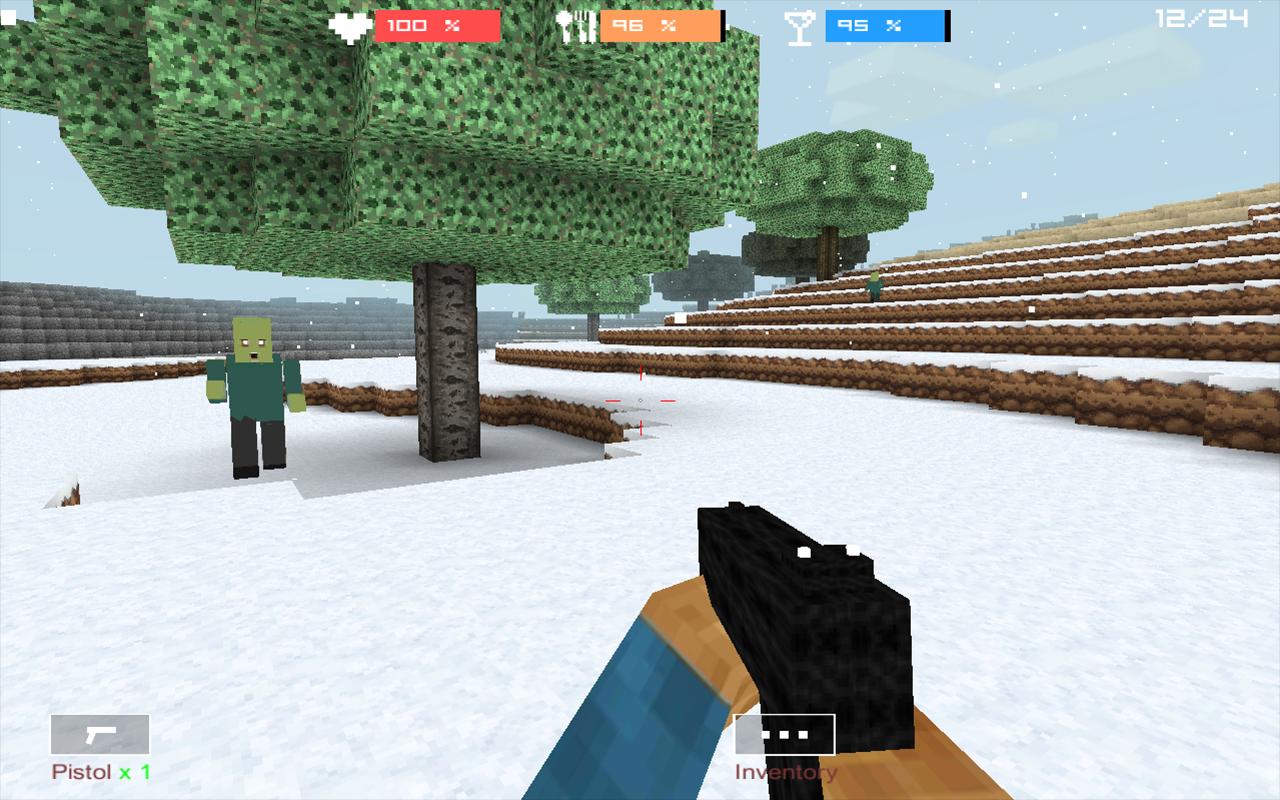Click the heart health icon
Image resolution: width=1280 pixels, height=800 pixels.
[x=350, y=24]
